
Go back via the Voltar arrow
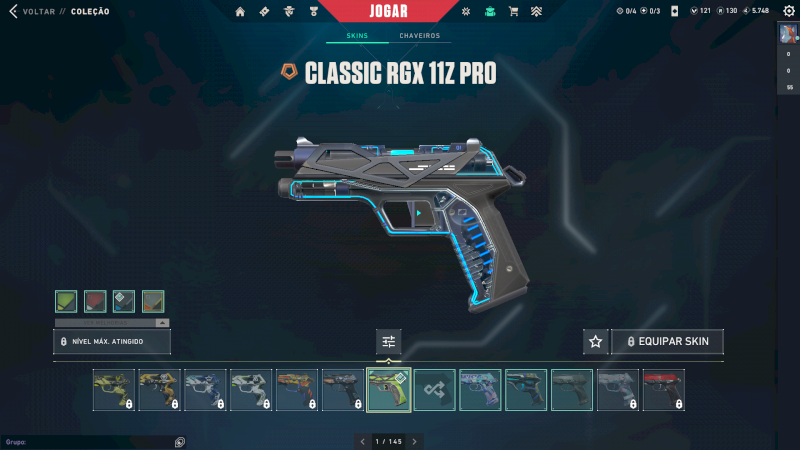pyautogui.click(x=13, y=12)
